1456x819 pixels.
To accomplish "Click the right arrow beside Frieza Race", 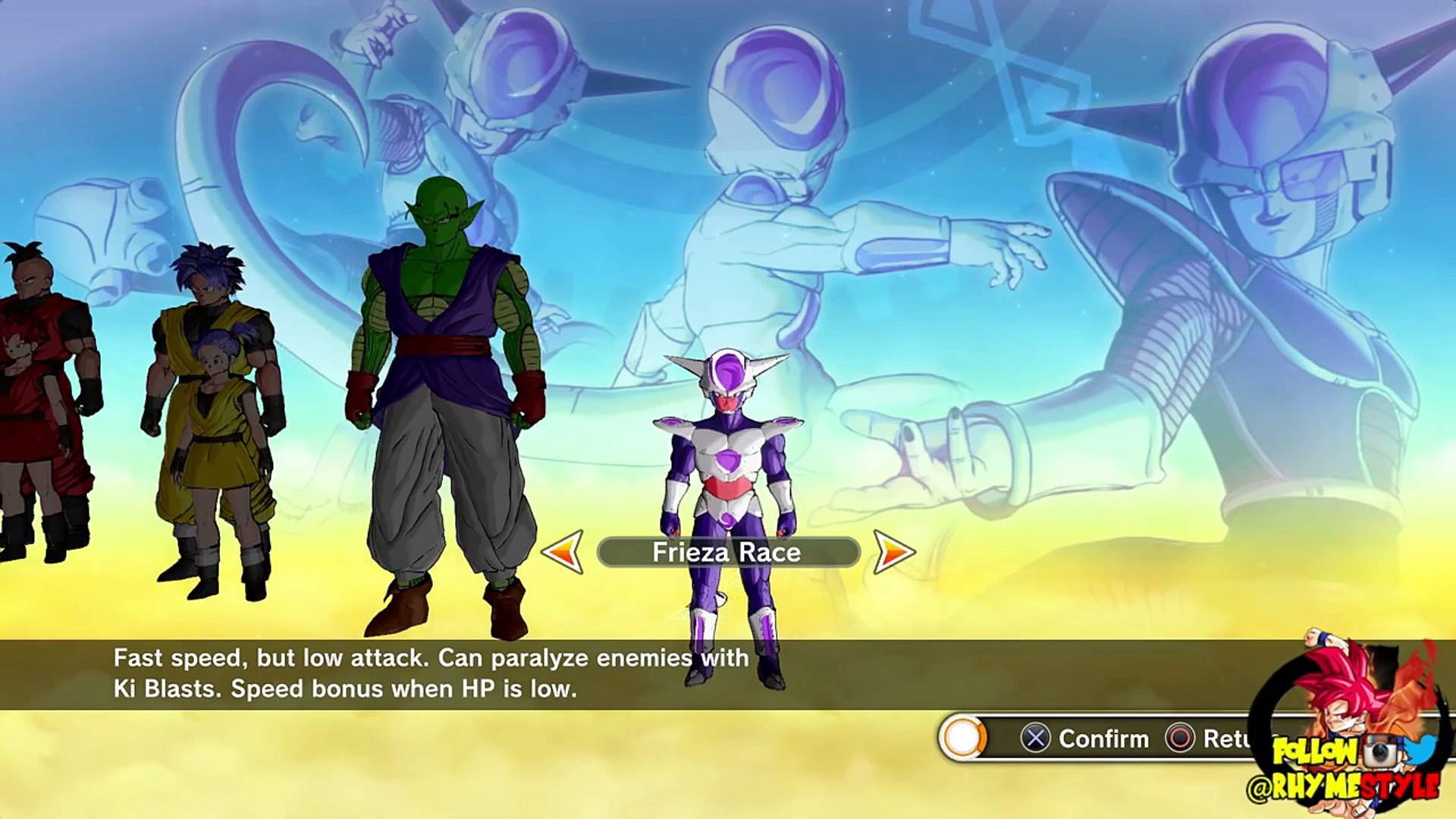I will 893,551.
